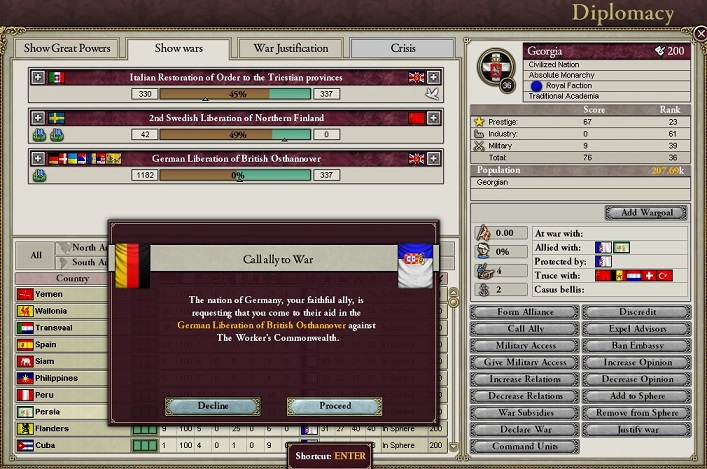
Task: Show Great Powers tab
Action: pos(65,48)
